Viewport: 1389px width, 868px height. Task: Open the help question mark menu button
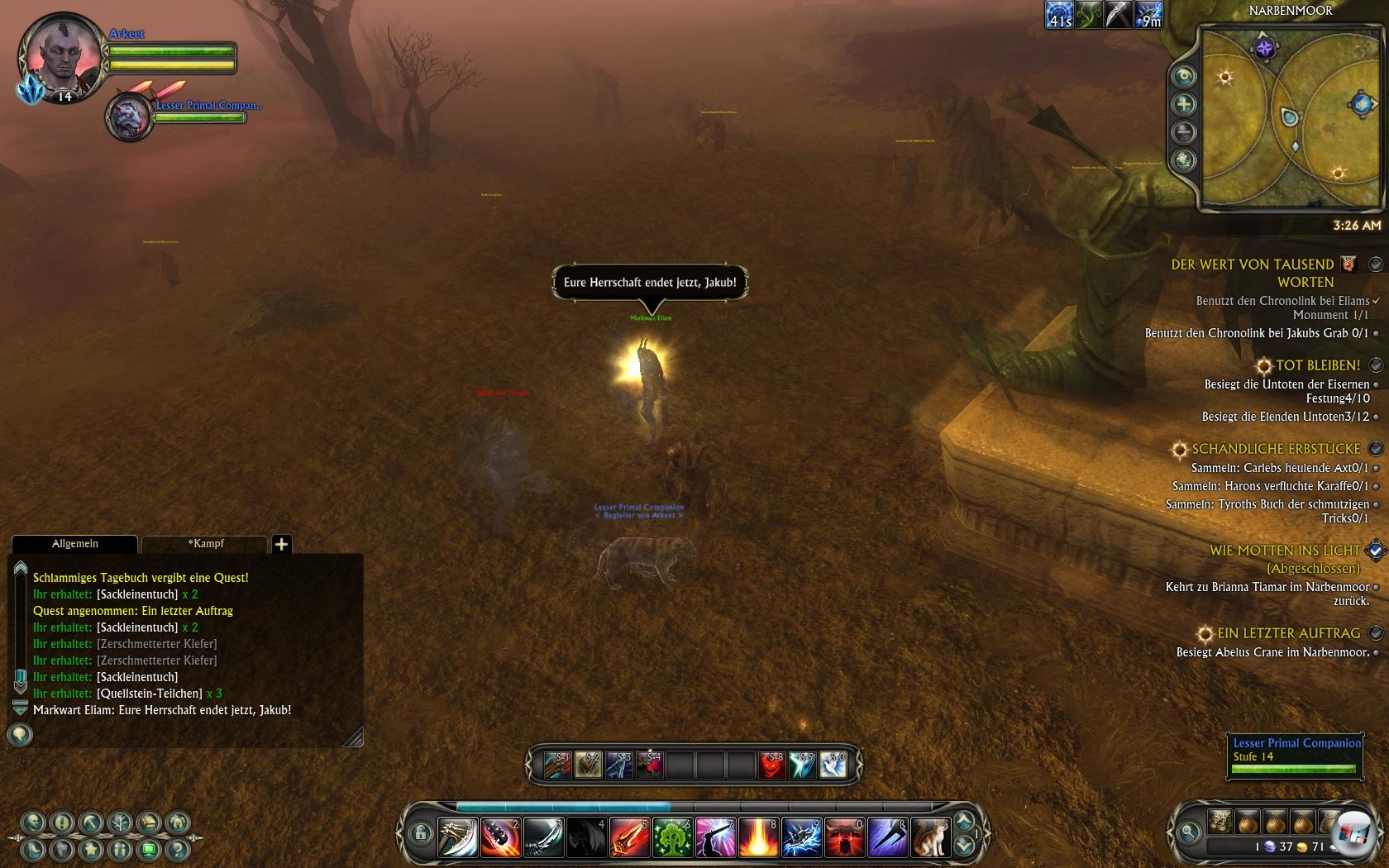point(178,848)
